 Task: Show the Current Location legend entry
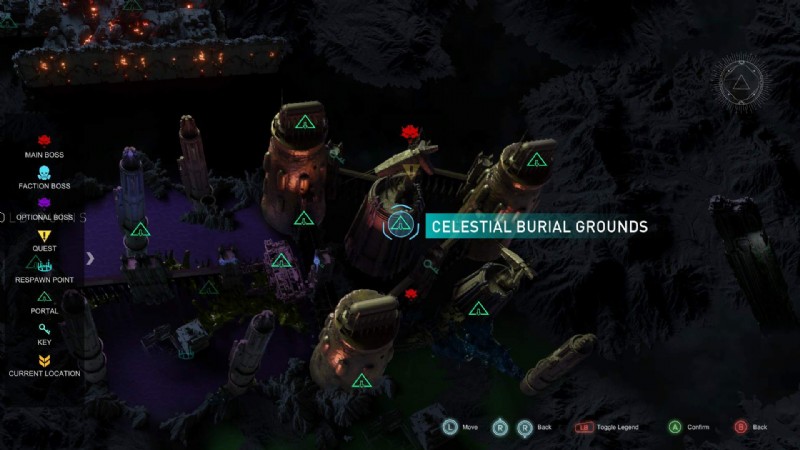click(43, 365)
